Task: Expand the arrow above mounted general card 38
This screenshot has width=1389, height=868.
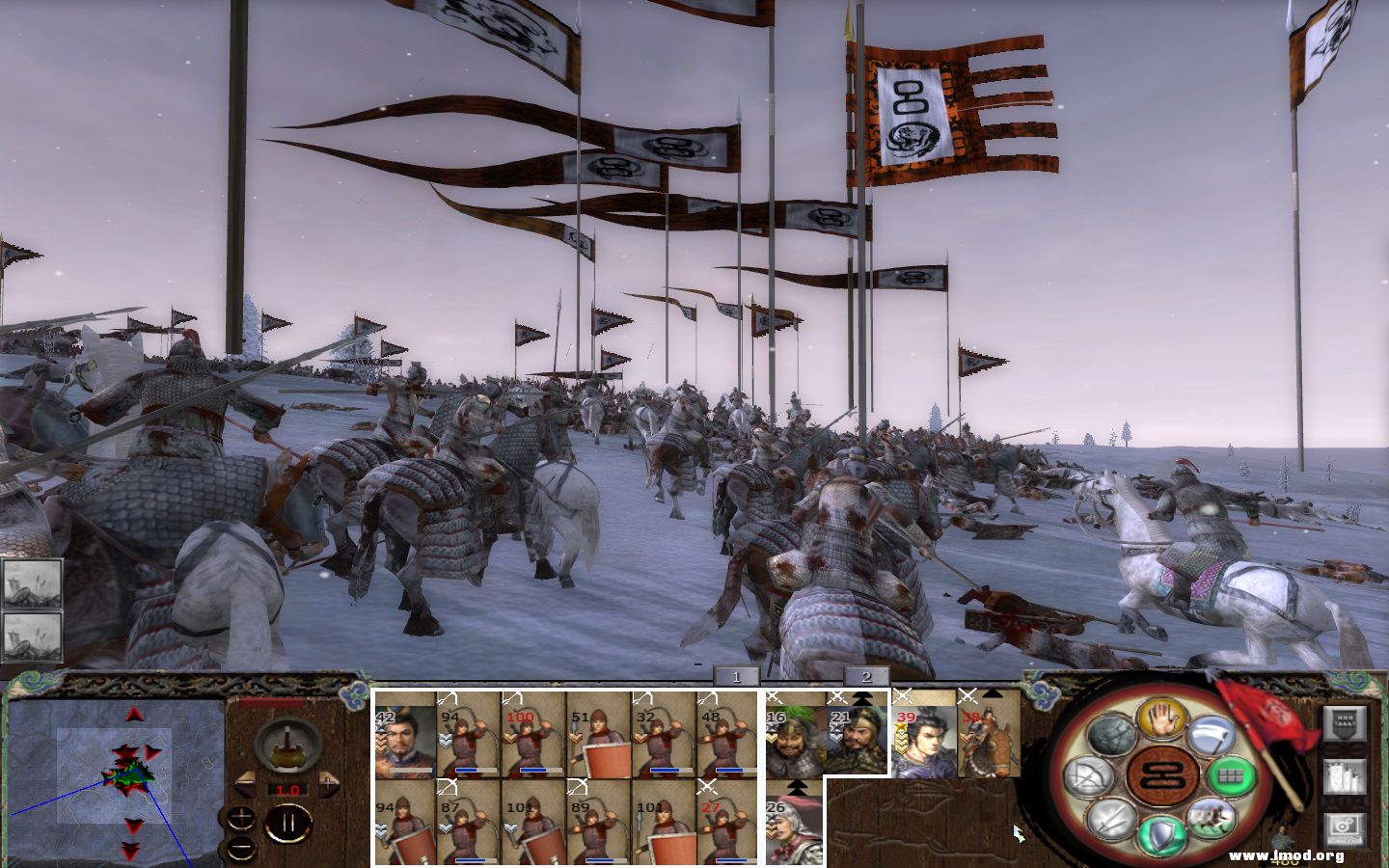Action: [x=991, y=696]
